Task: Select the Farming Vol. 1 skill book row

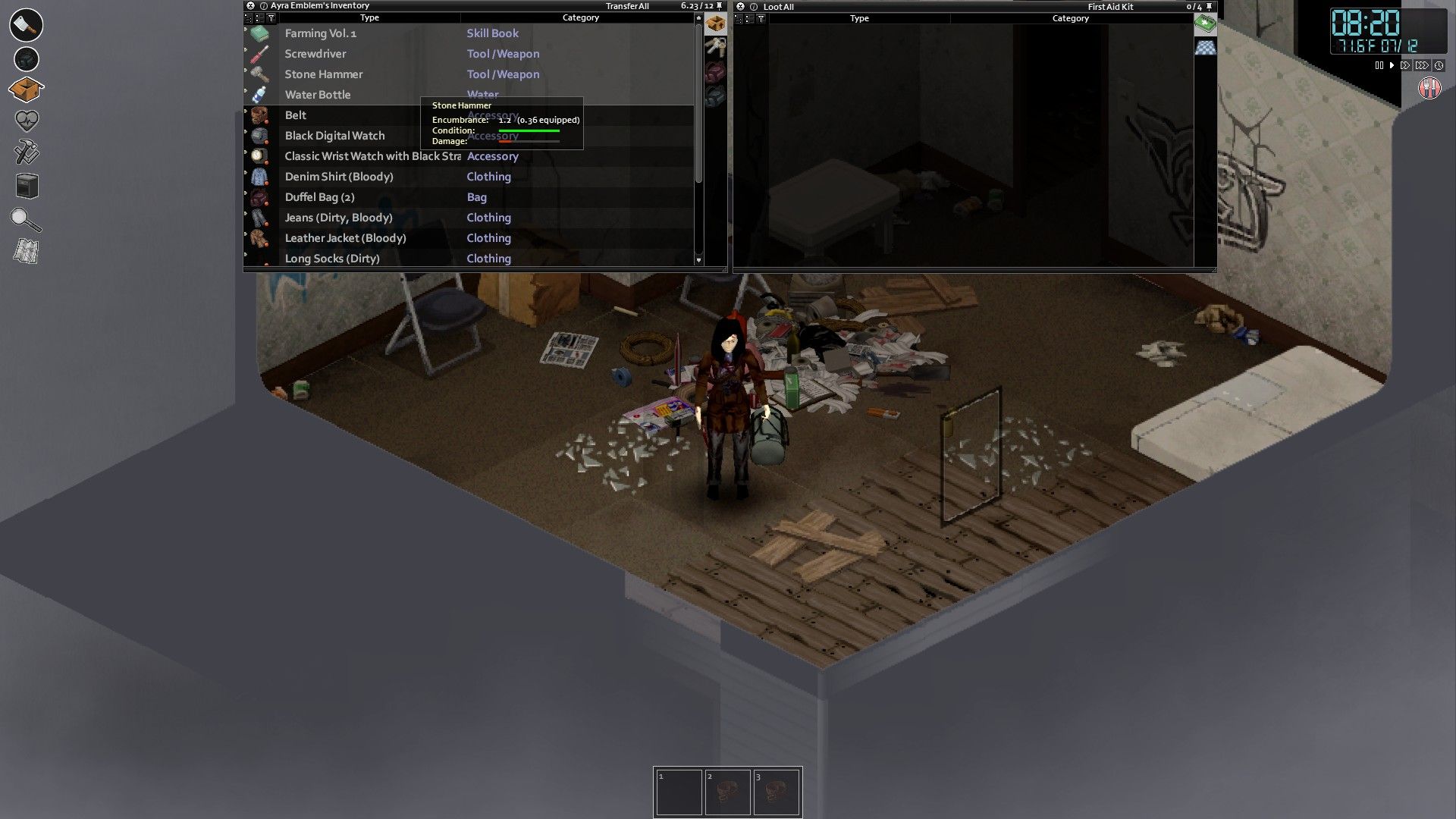Action: coord(321,33)
